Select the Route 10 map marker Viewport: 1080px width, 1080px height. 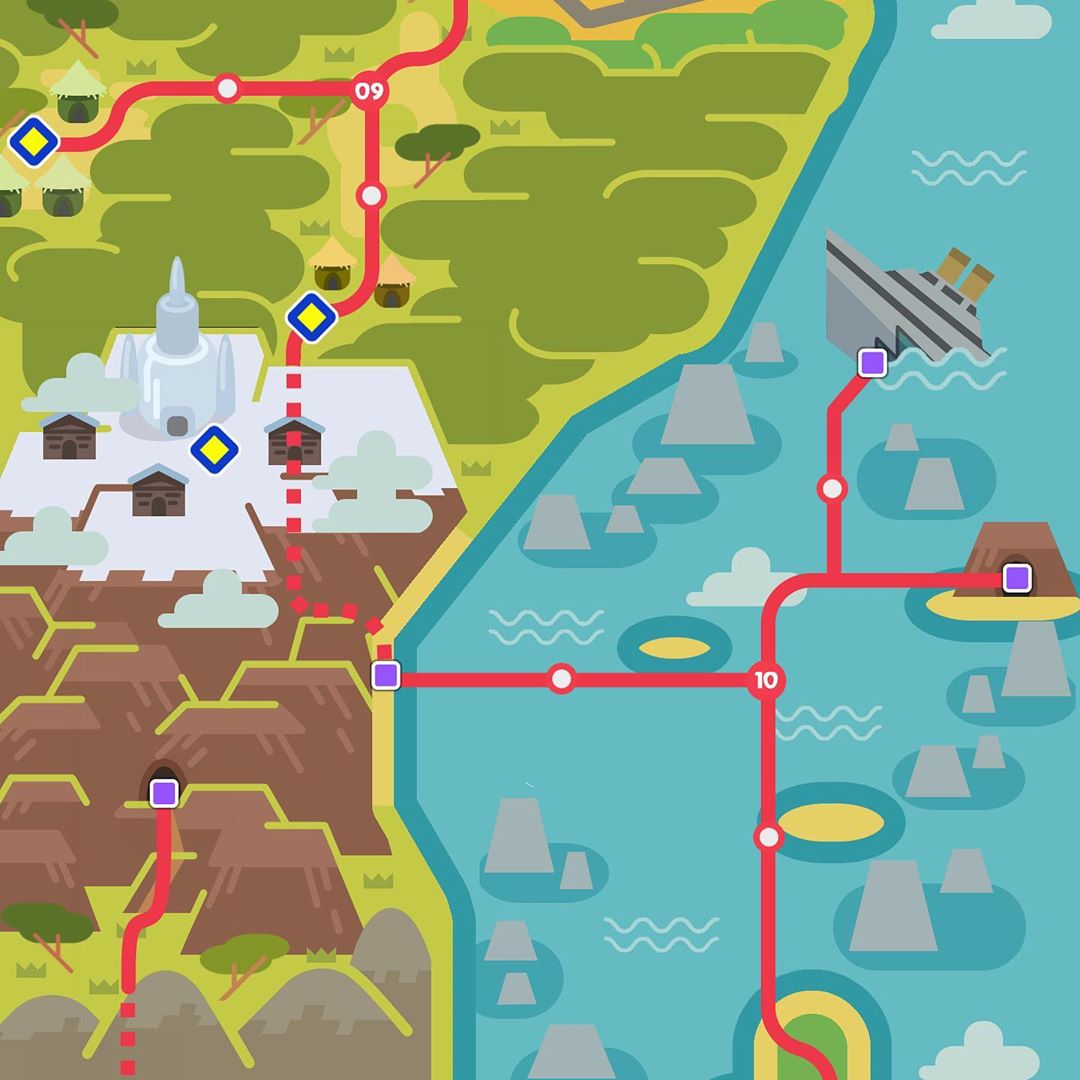766,681
